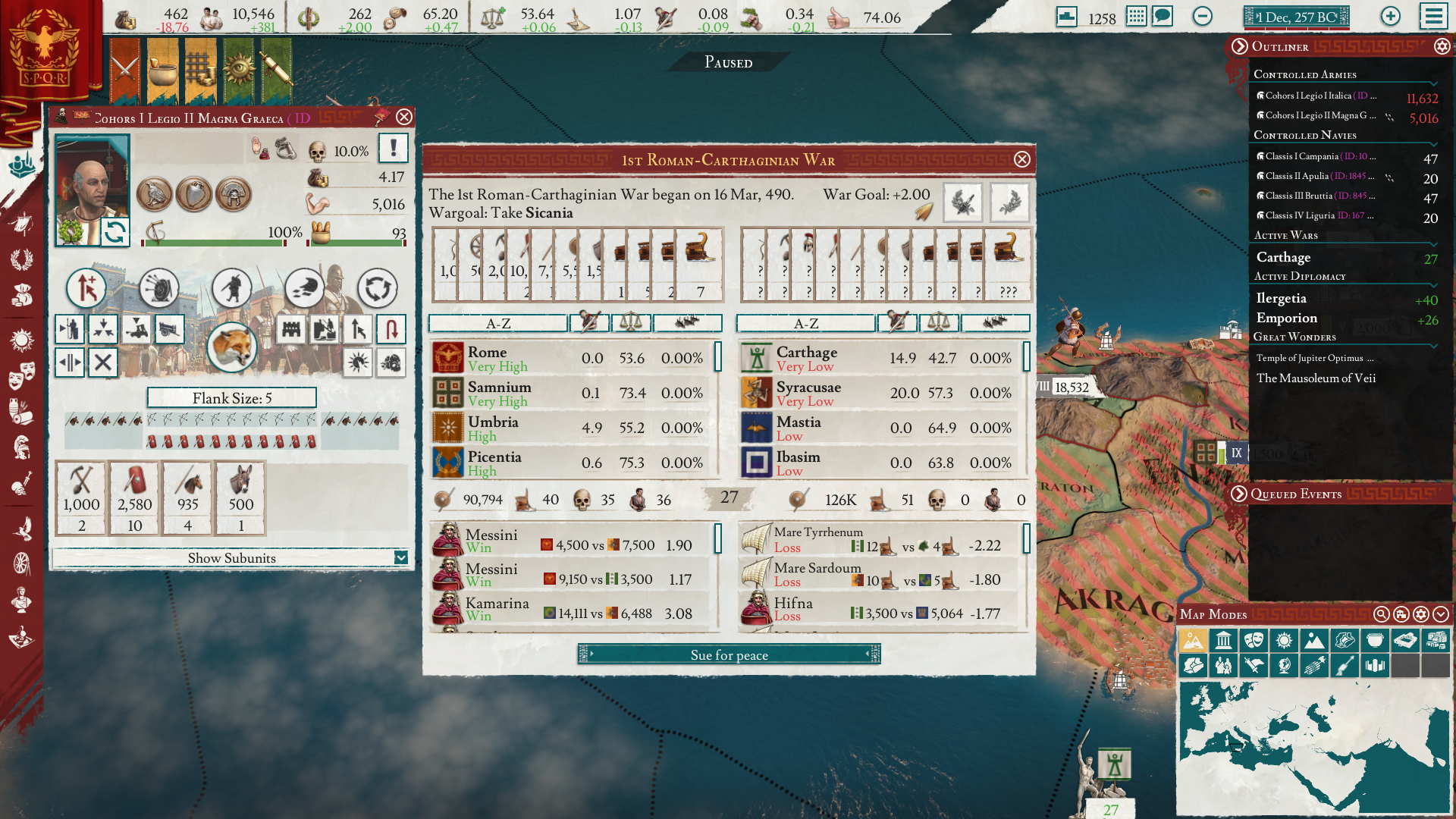Image resolution: width=1456 pixels, height=819 pixels.
Task: Open The Mausoleum of Veii wonder entry
Action: coord(1316,378)
